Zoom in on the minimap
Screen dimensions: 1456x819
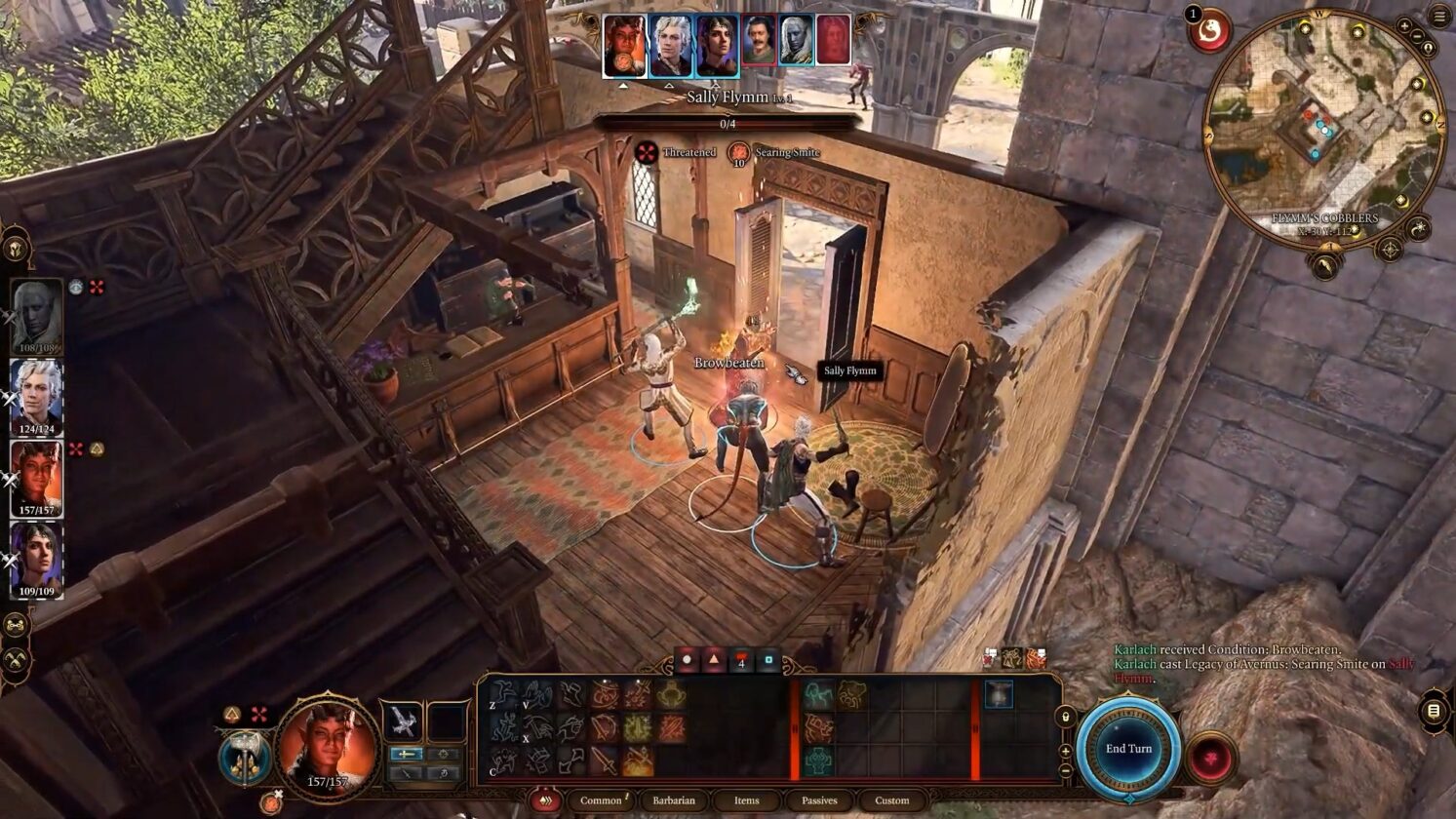click(1404, 26)
